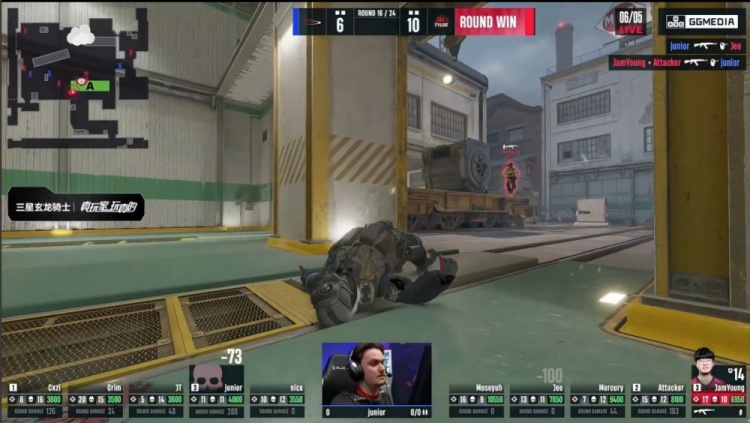Choose Jee's player card
The image size is (750, 423).
click(537, 400)
